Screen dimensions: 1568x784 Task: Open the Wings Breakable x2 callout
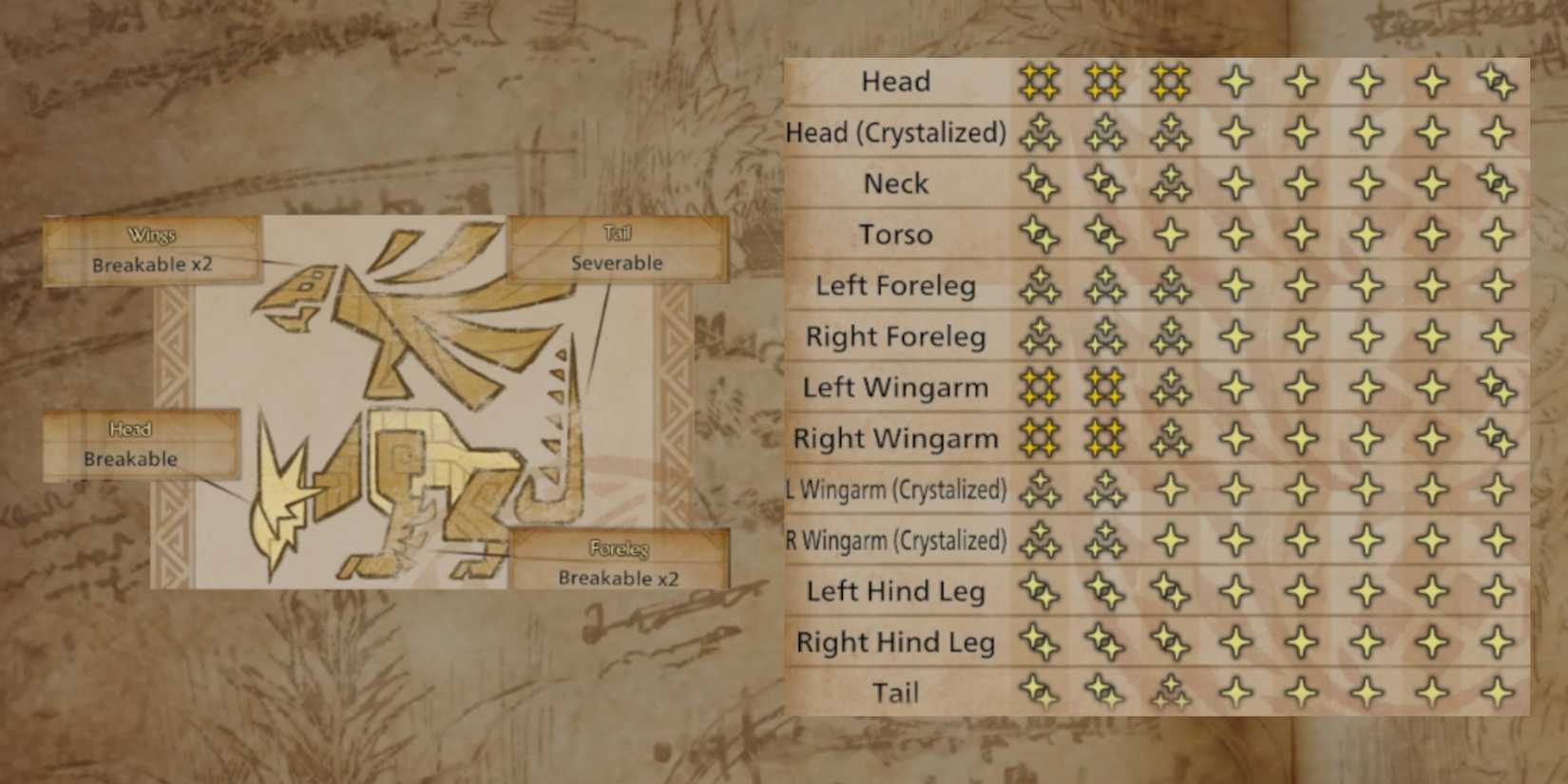click(x=152, y=249)
